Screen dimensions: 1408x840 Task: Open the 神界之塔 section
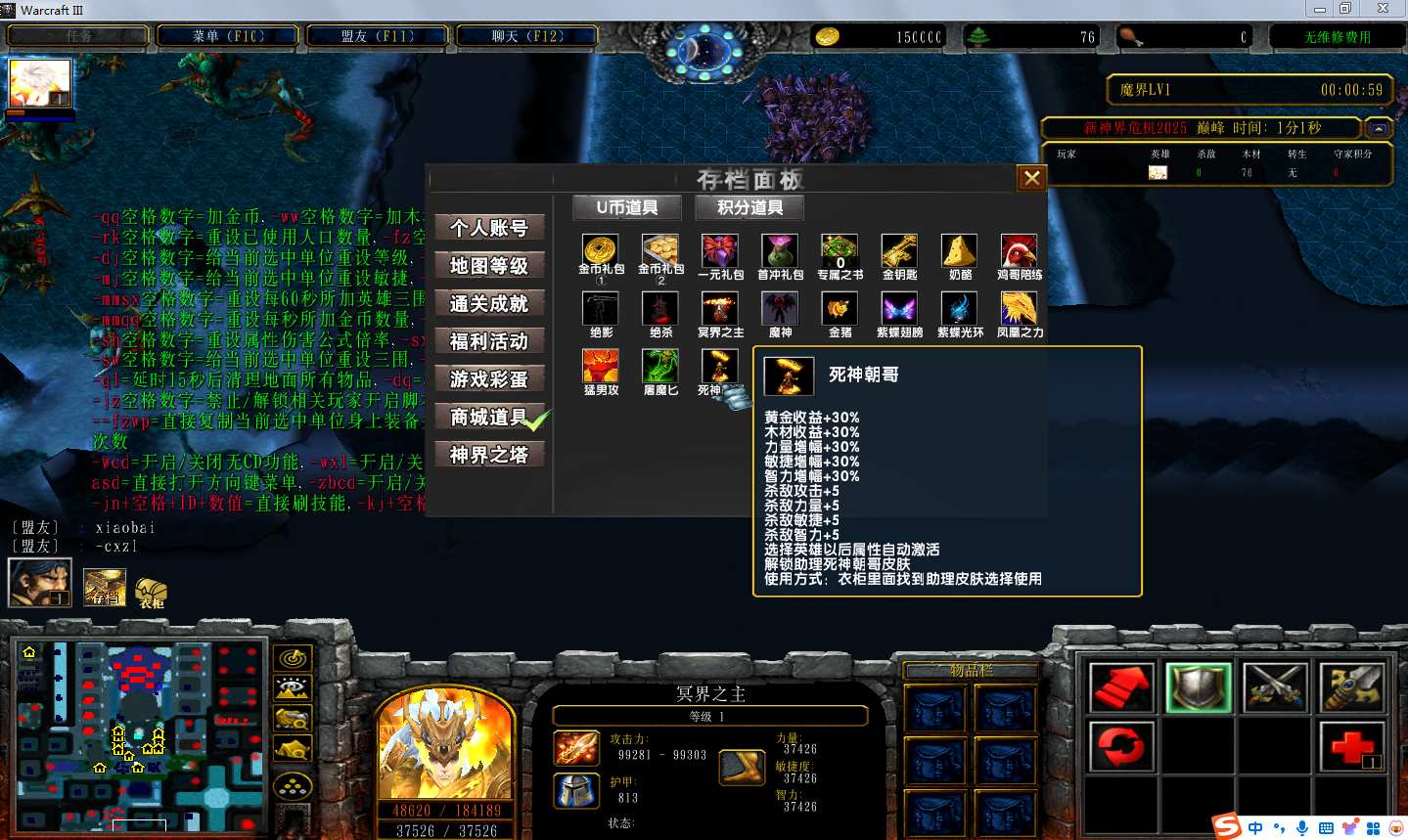[x=488, y=455]
